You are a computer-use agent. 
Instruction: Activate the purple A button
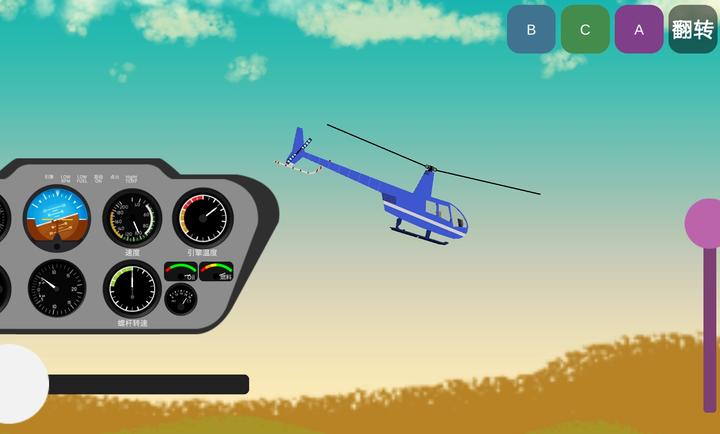pyautogui.click(x=639, y=29)
